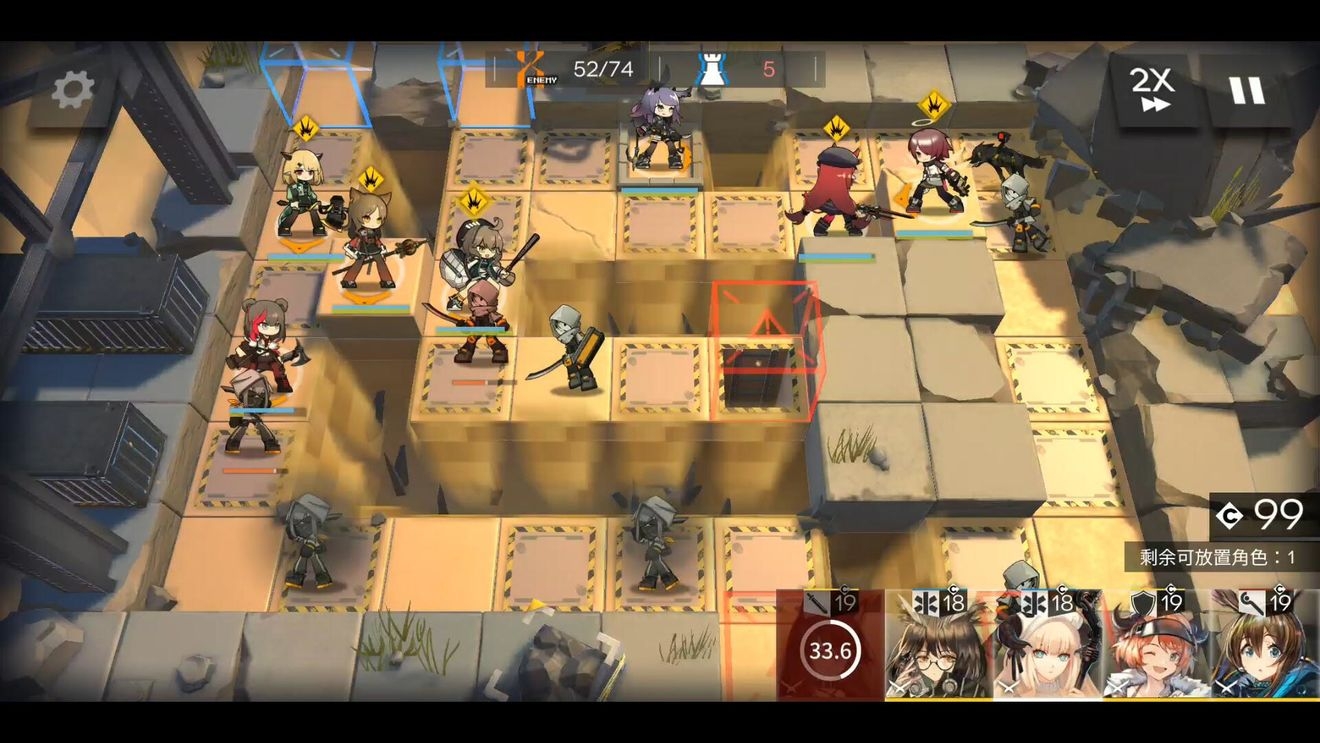
Task: Pick the brown-haired caster operator card
Action: pyautogui.click(x=1265, y=646)
